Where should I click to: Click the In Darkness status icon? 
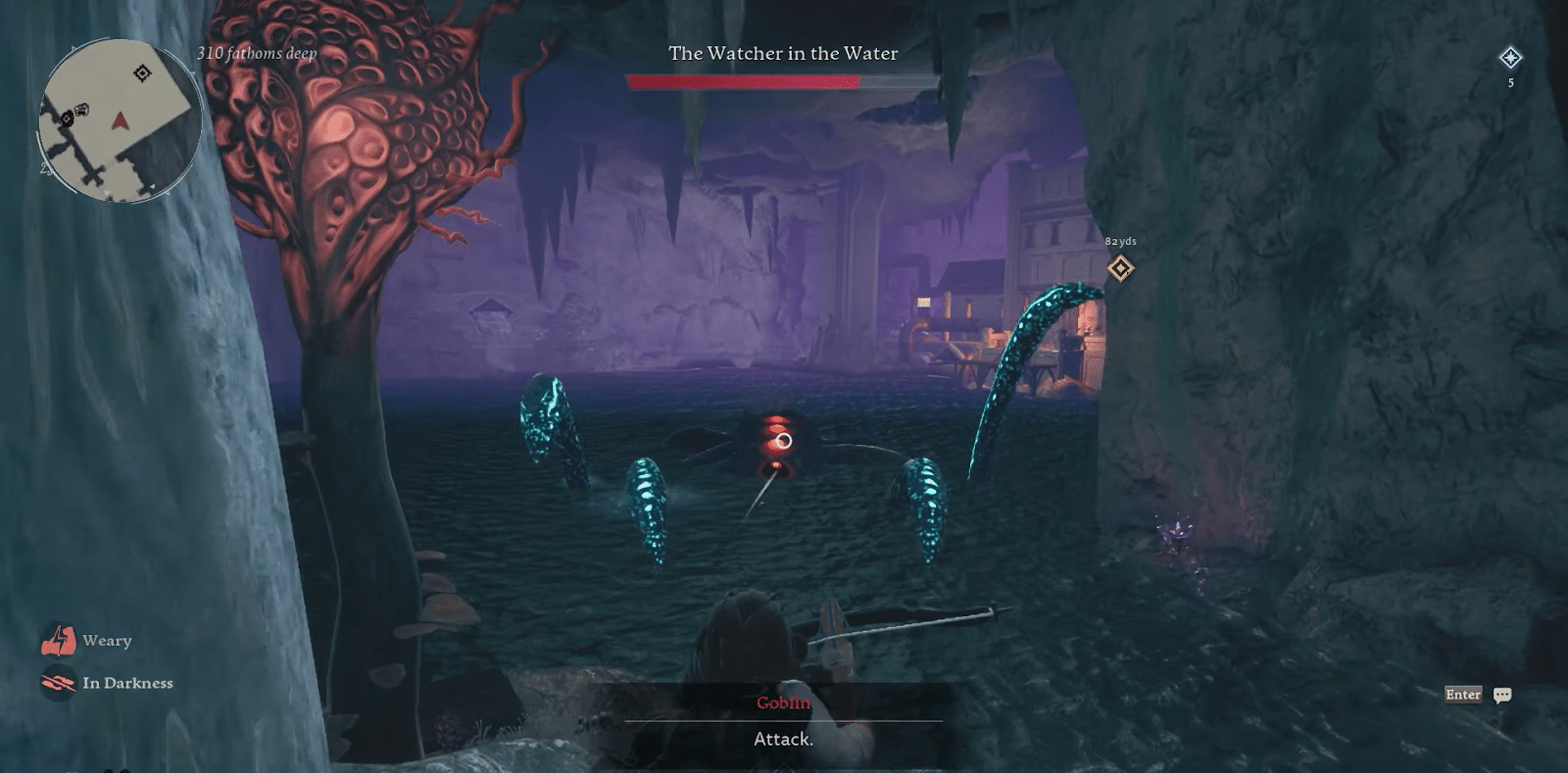pos(61,683)
